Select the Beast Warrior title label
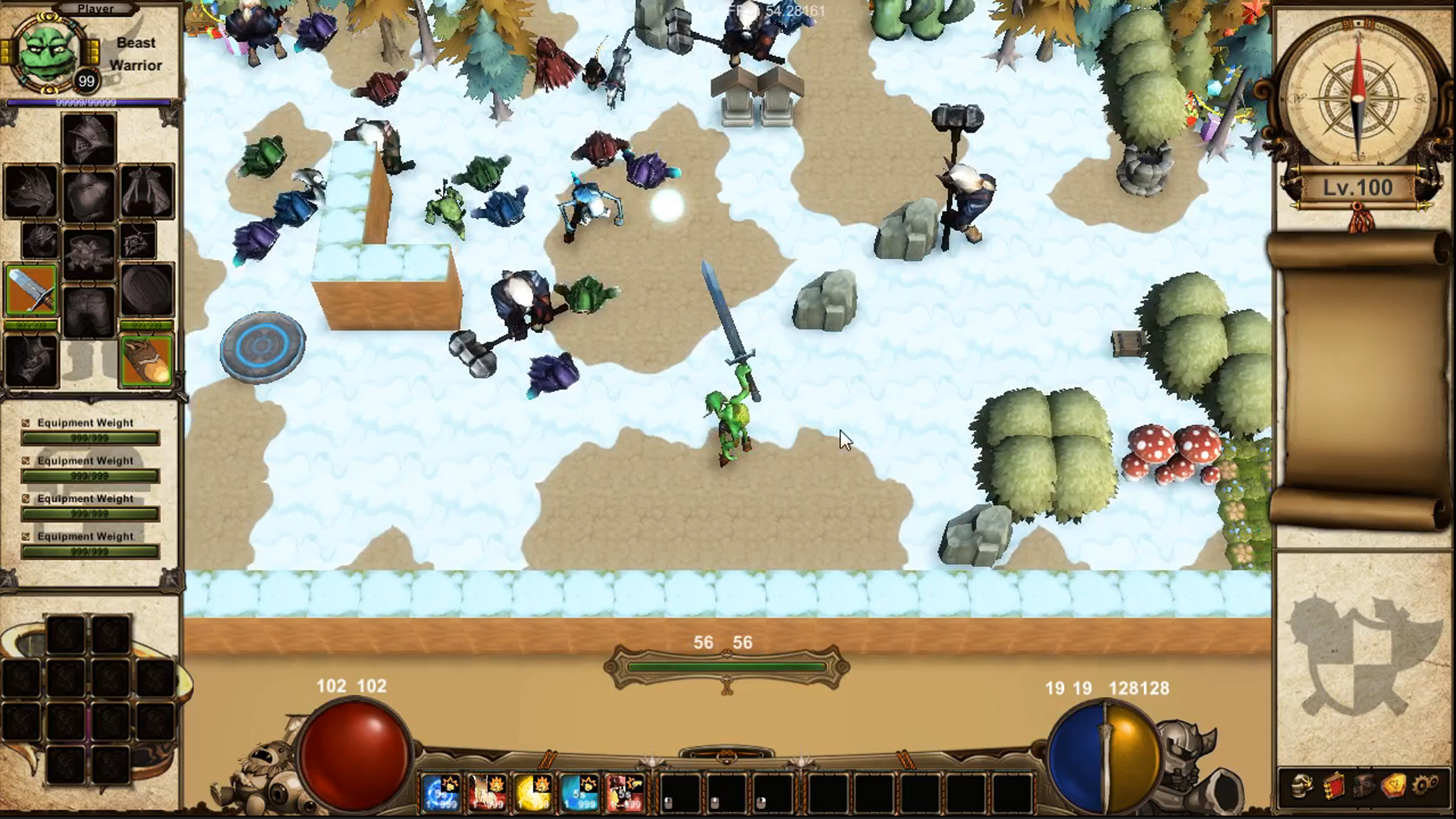Screen dimensions: 1456x819 pyautogui.click(x=136, y=53)
